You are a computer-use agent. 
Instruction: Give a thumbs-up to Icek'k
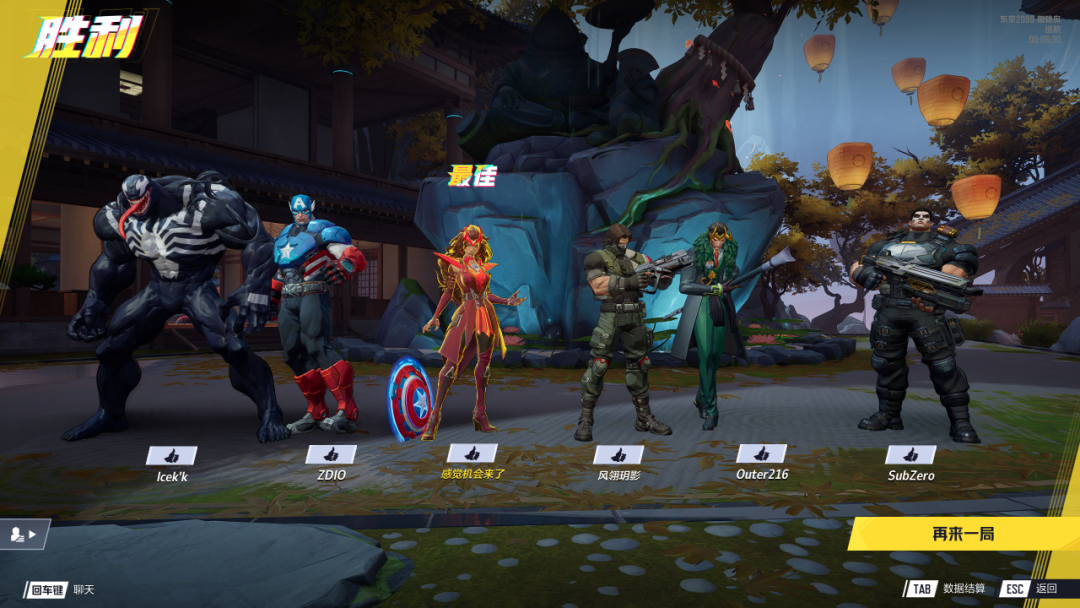(x=171, y=456)
